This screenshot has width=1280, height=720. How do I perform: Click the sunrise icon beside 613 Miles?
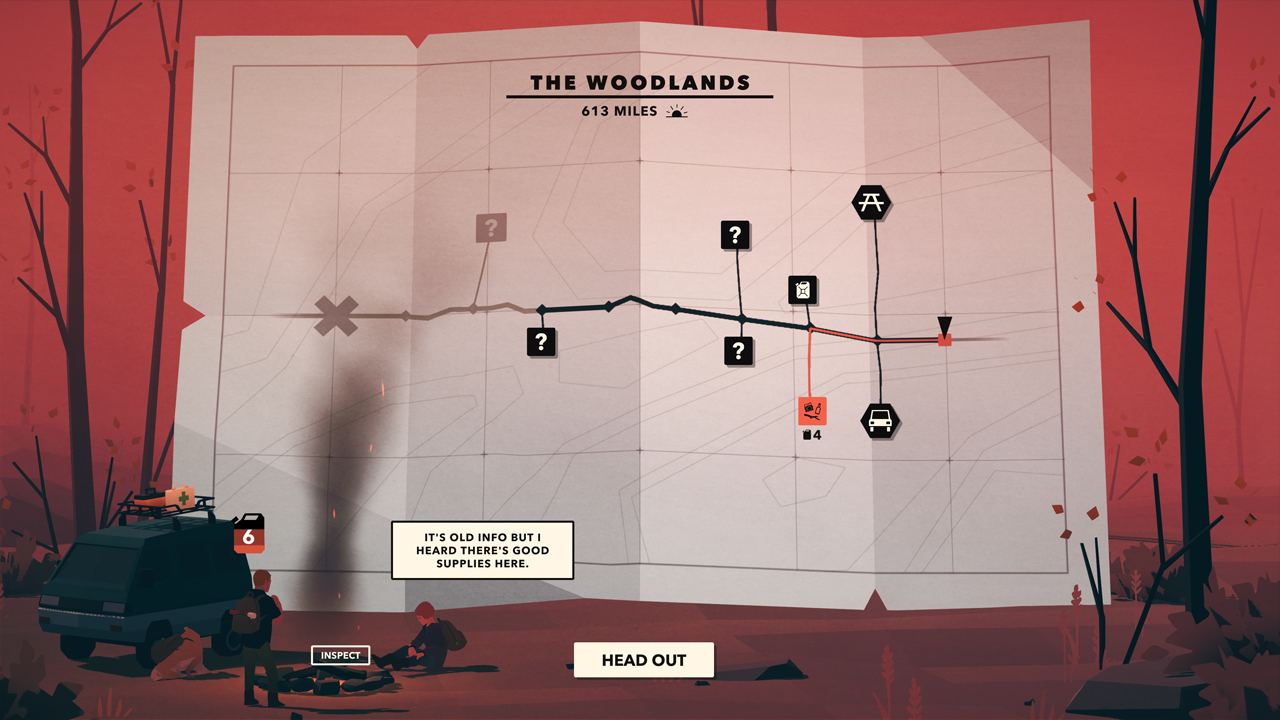pyautogui.click(x=677, y=113)
